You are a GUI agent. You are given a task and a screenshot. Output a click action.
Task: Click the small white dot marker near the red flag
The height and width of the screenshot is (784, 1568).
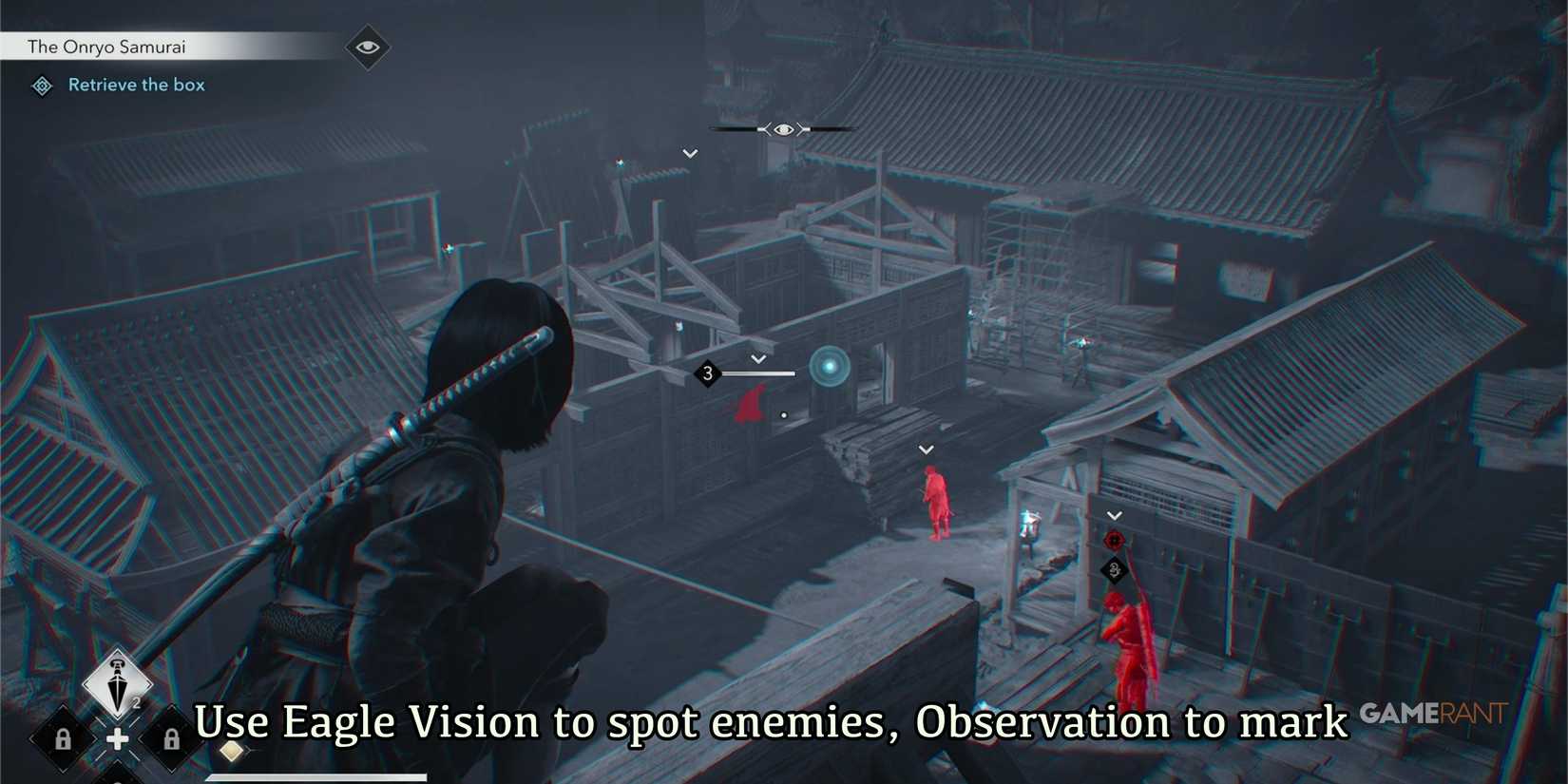[x=783, y=413]
